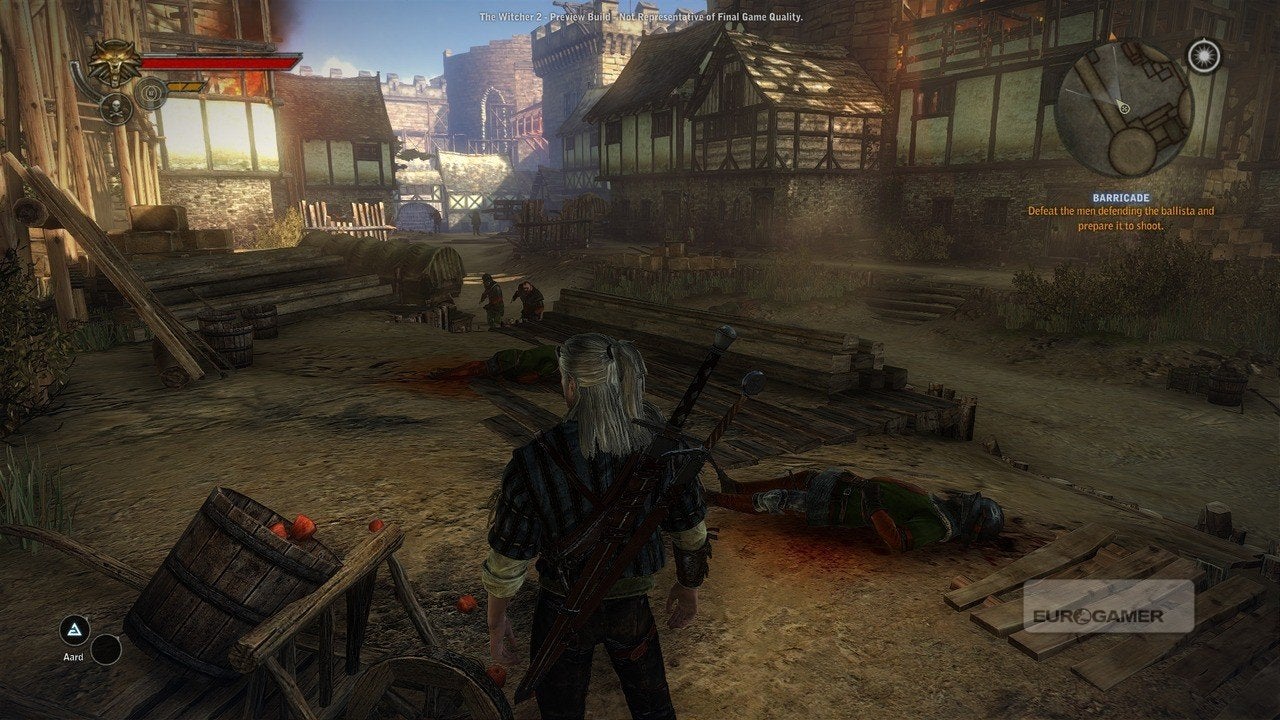1280x720 pixels.
Task: Click the sun time-of-day icon
Action: [x=1203, y=55]
